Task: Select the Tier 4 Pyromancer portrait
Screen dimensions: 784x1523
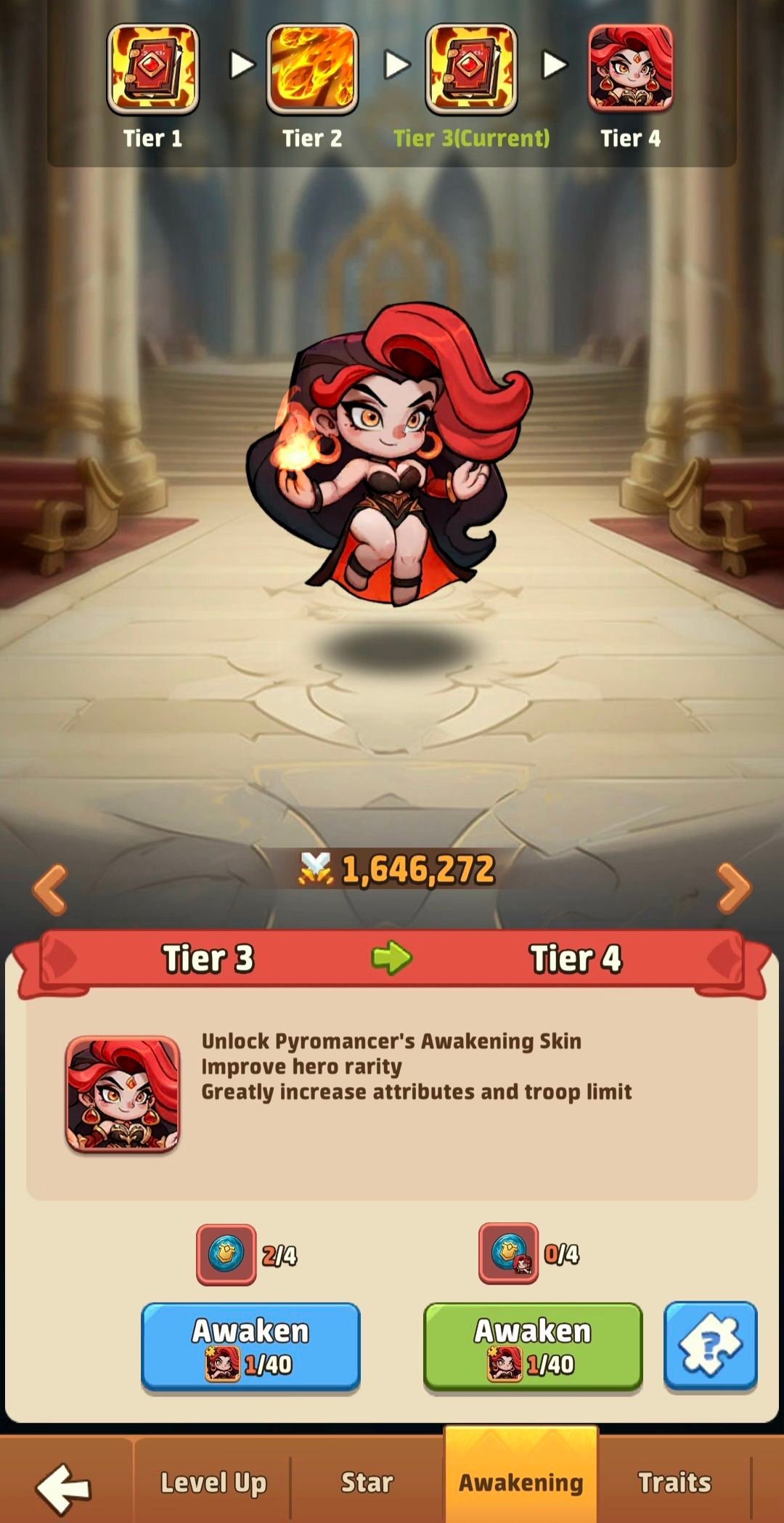Action: coord(630,69)
